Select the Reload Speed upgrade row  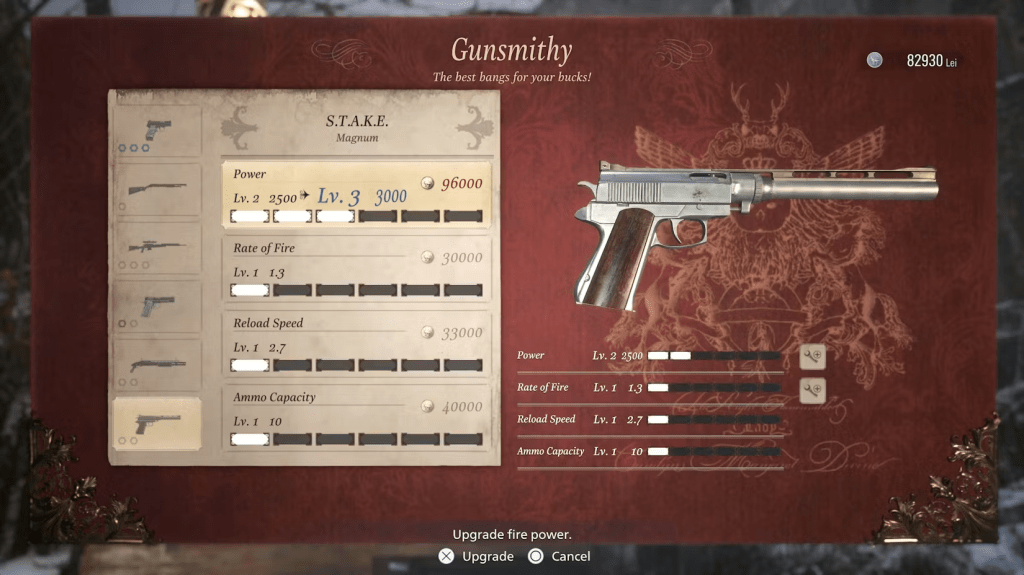[356, 343]
